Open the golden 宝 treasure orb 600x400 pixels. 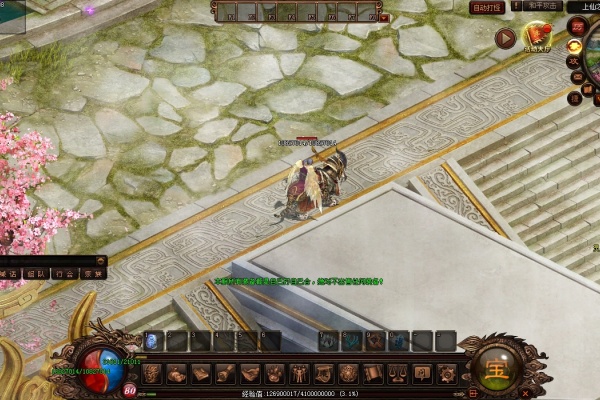tap(495, 367)
